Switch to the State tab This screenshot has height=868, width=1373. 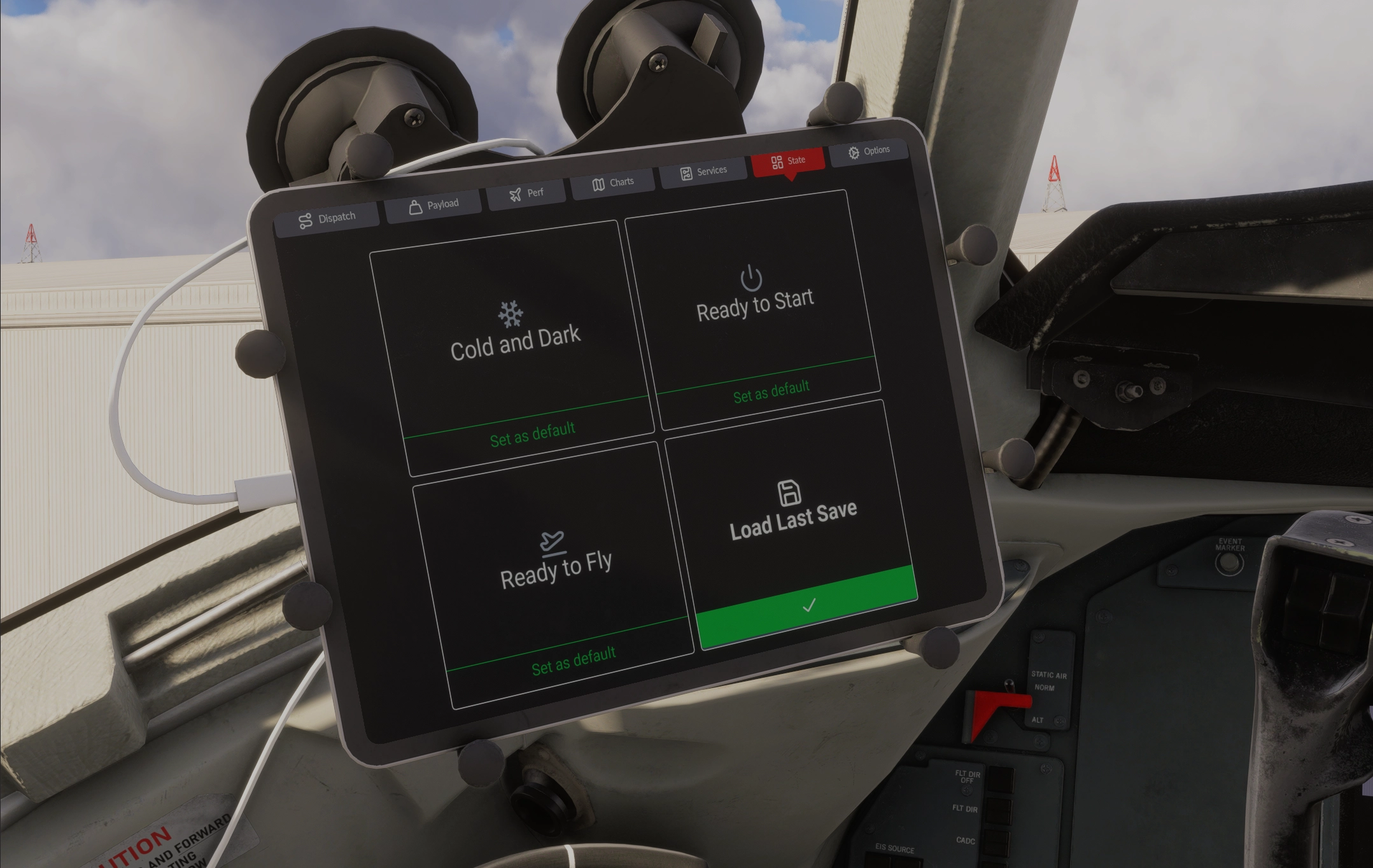pyautogui.click(x=789, y=161)
